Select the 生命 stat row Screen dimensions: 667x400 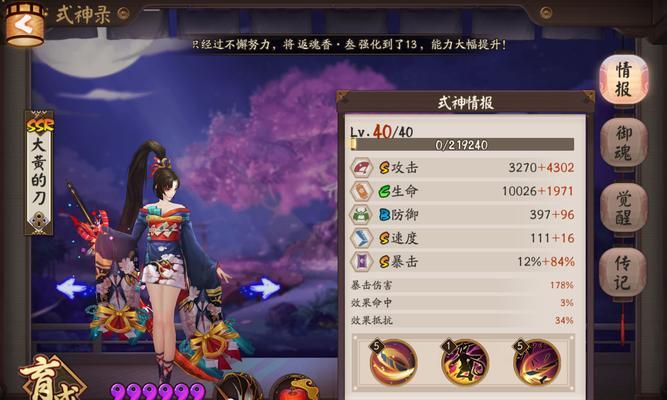[460, 190]
